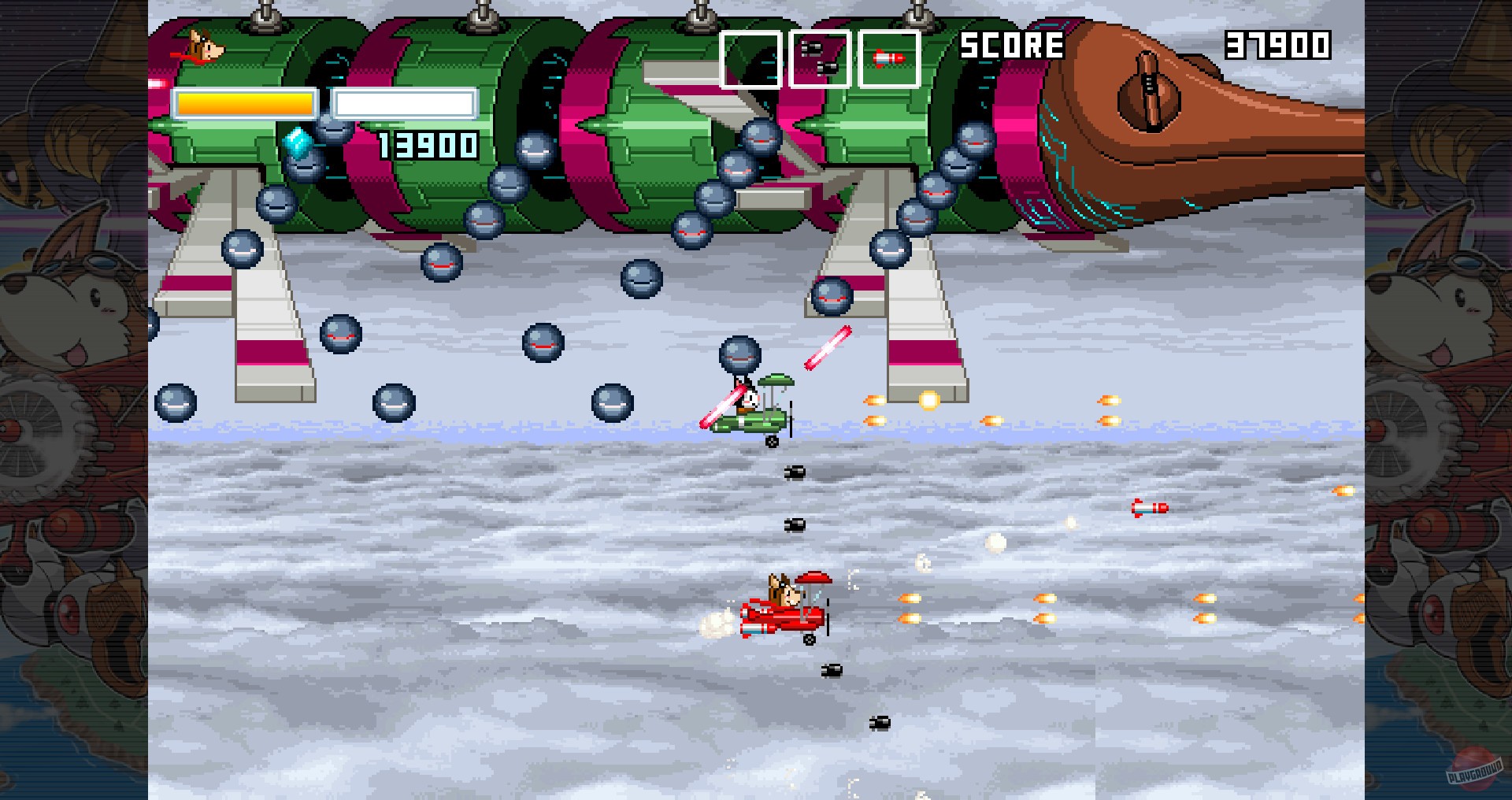
Task: Click the red missile flying over the clouds
Action: point(1151,508)
